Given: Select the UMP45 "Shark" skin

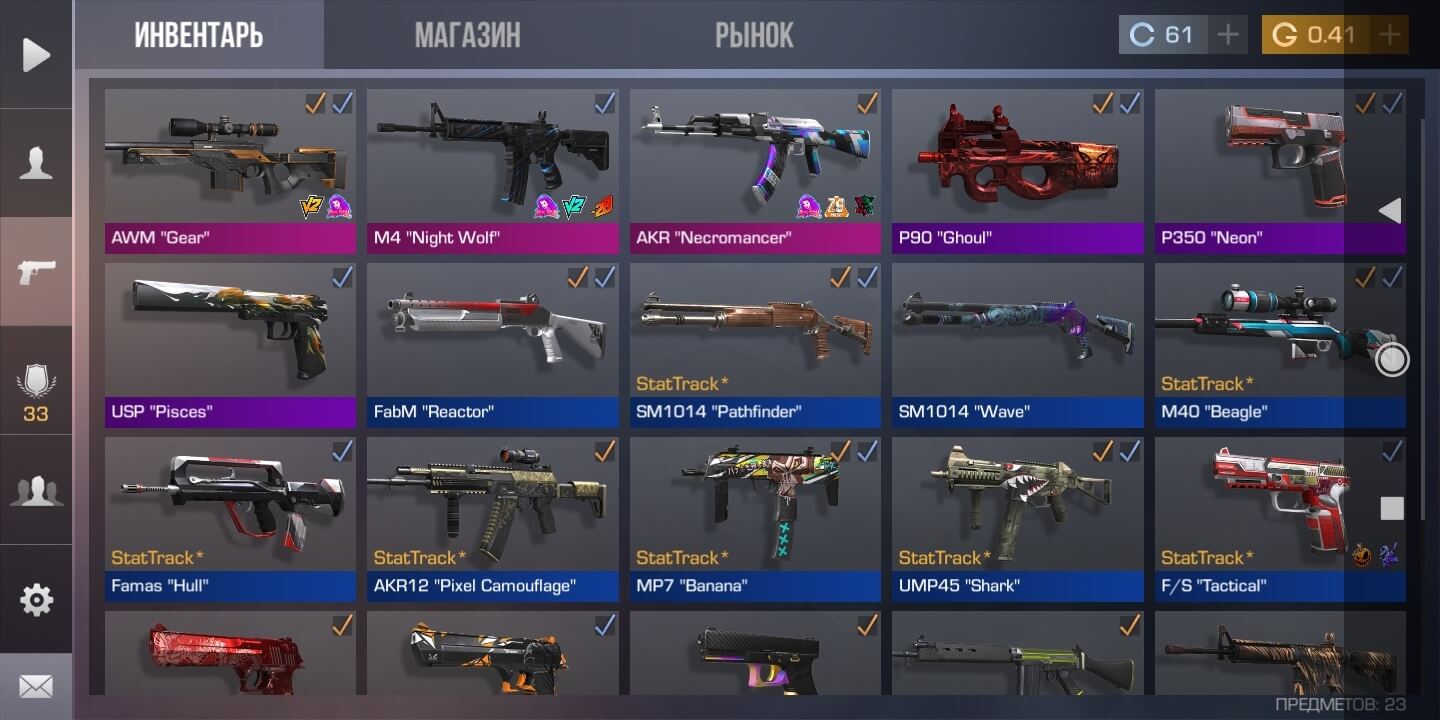Looking at the screenshot, I should [1017, 514].
